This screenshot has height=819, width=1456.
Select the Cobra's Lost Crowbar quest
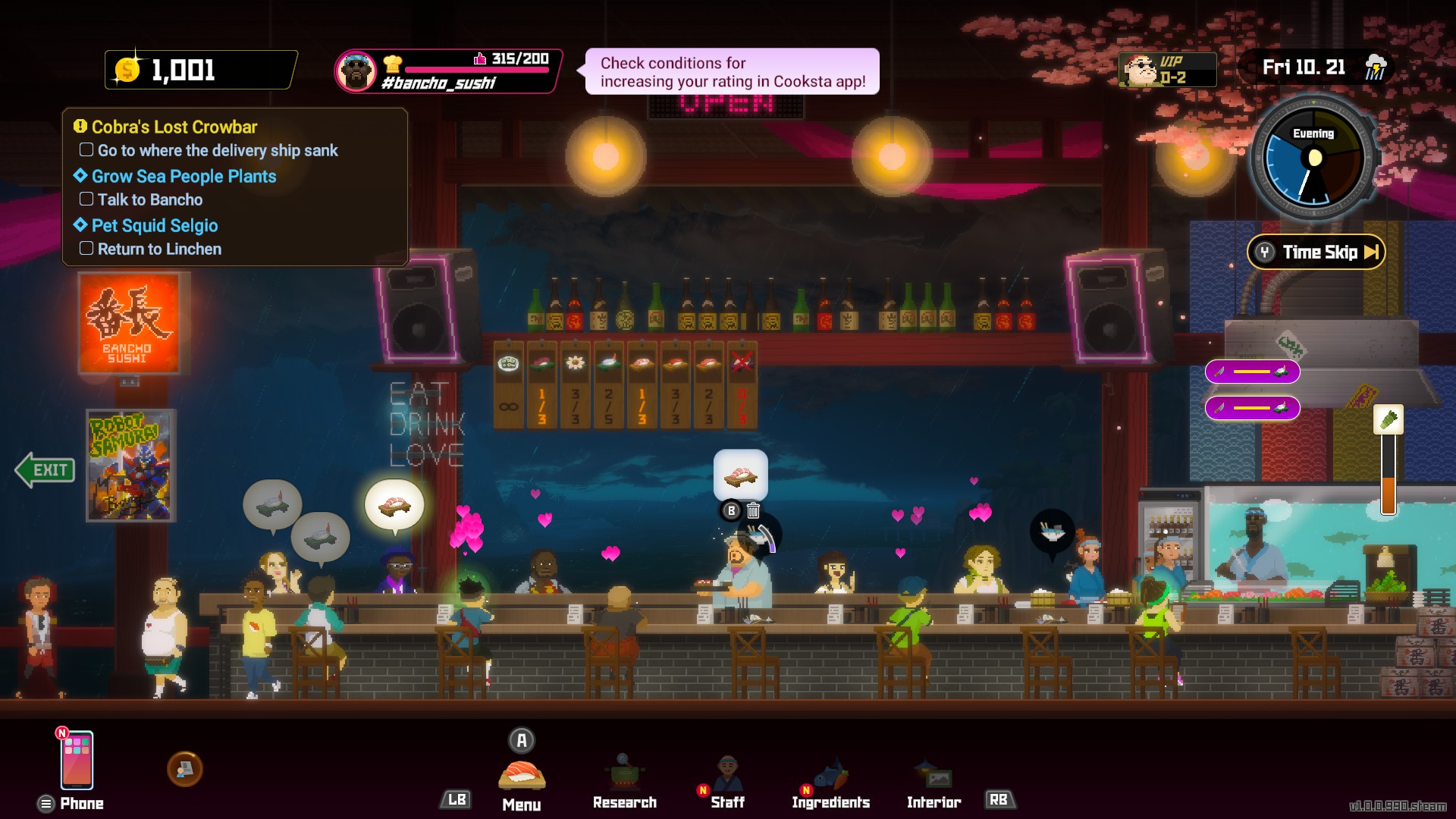(x=174, y=127)
